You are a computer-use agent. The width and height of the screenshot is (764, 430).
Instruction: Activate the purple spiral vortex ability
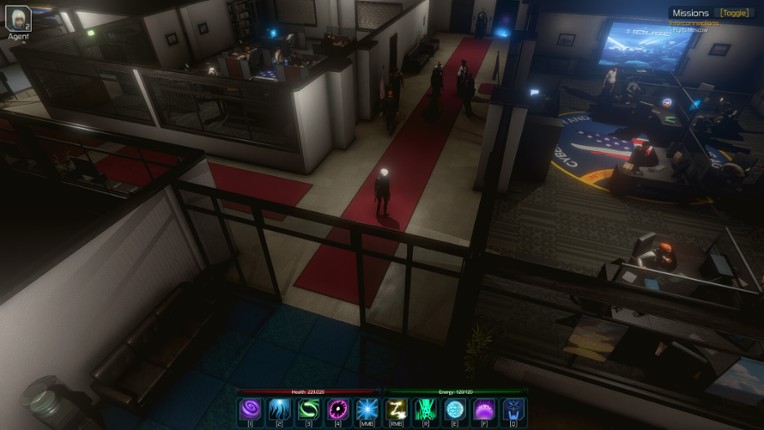pyautogui.click(x=250, y=410)
